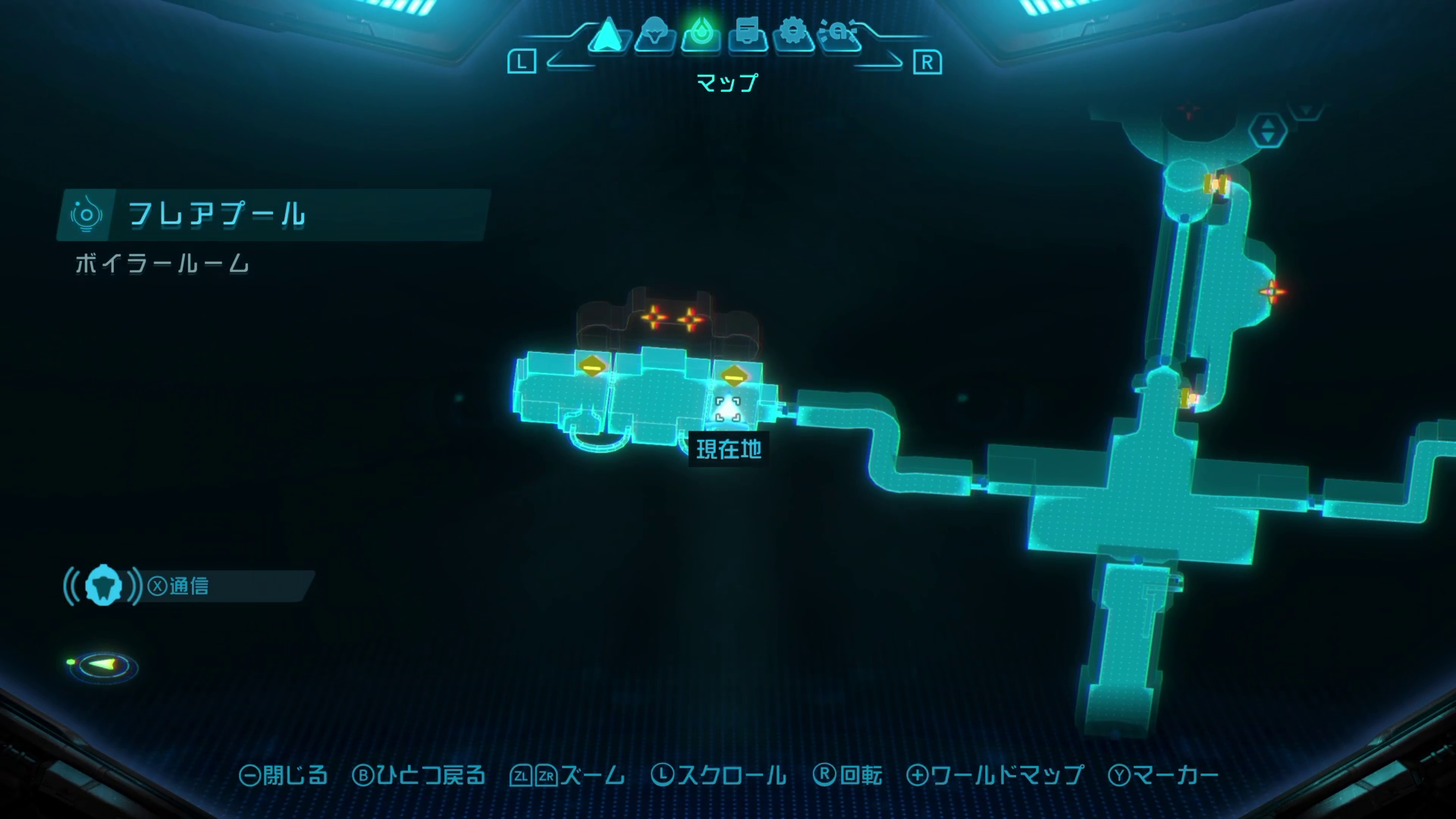Click the compass orientation indicator

tap(103, 666)
